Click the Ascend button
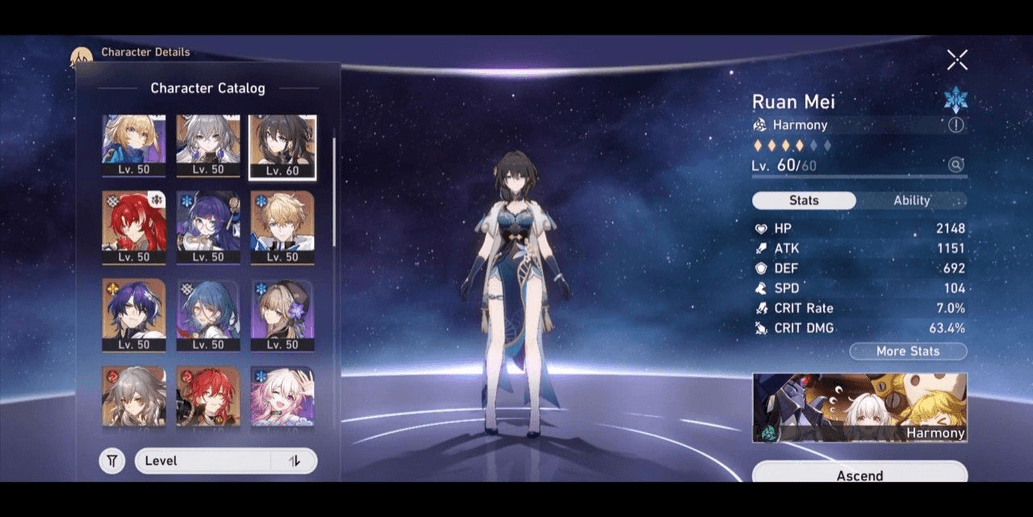Viewport: 1033px width, 517px height. click(859, 474)
